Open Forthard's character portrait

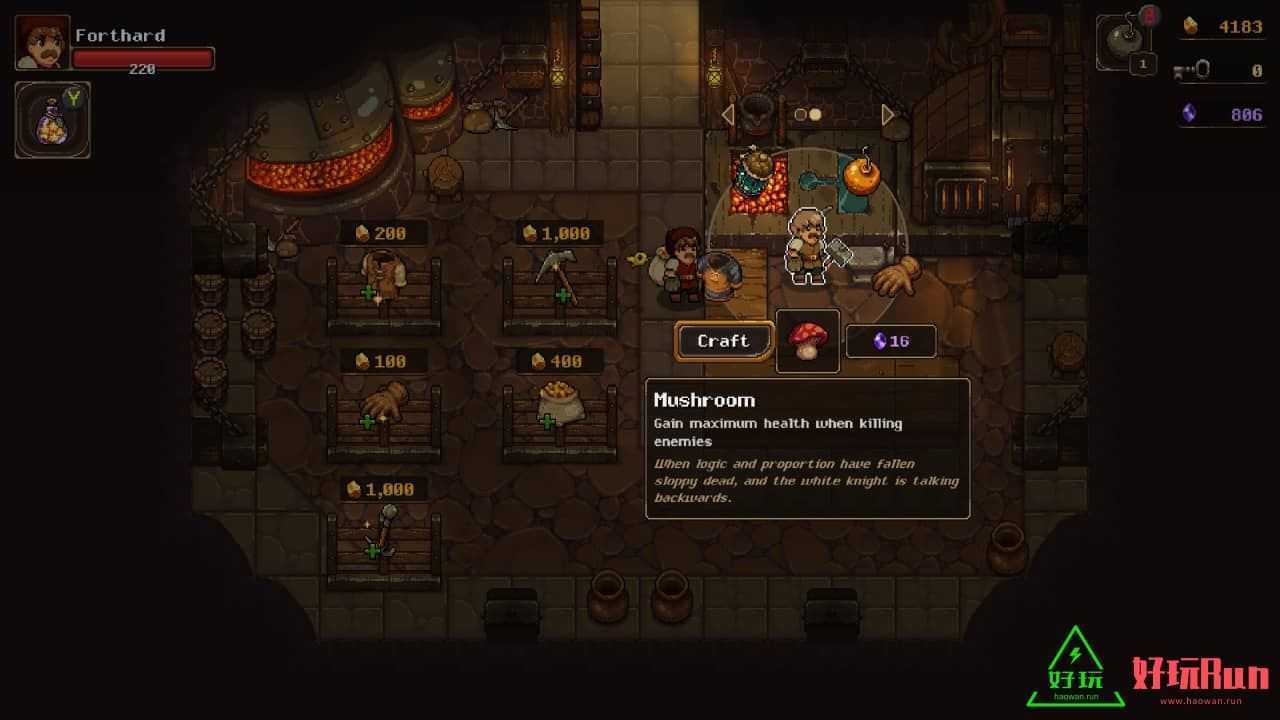(x=42, y=42)
